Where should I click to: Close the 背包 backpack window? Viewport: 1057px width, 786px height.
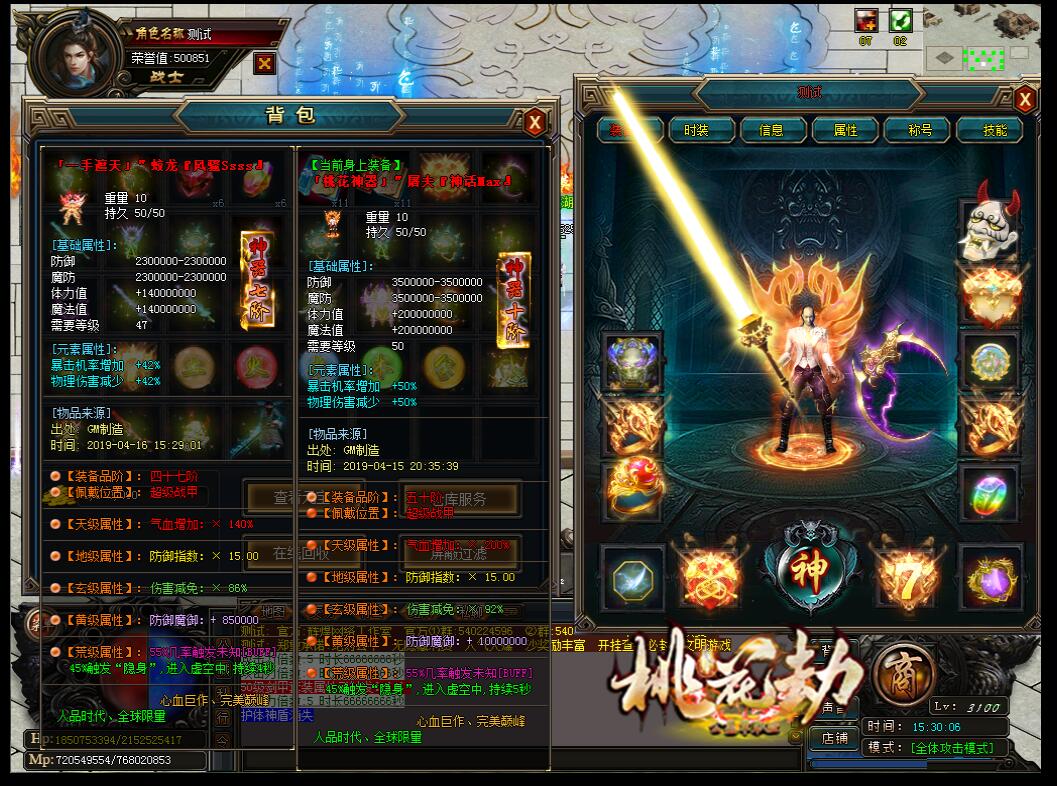[535, 122]
